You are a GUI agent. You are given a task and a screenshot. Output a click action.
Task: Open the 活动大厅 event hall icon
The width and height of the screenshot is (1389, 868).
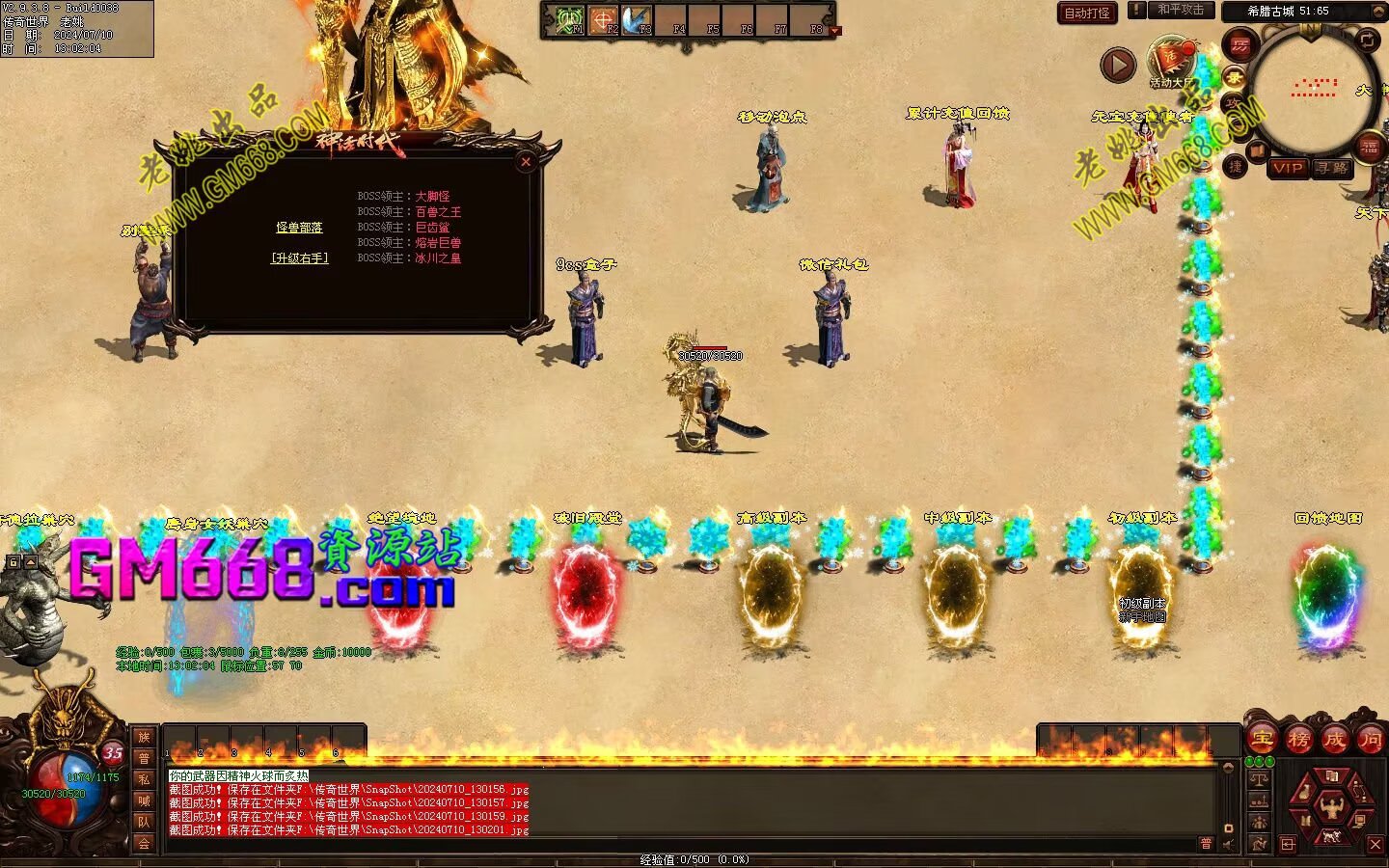tap(1171, 61)
